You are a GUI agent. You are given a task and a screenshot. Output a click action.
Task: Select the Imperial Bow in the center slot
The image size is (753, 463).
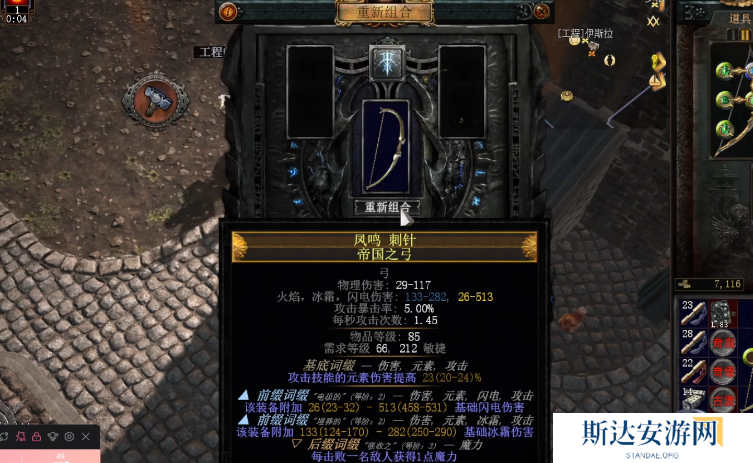click(x=385, y=146)
